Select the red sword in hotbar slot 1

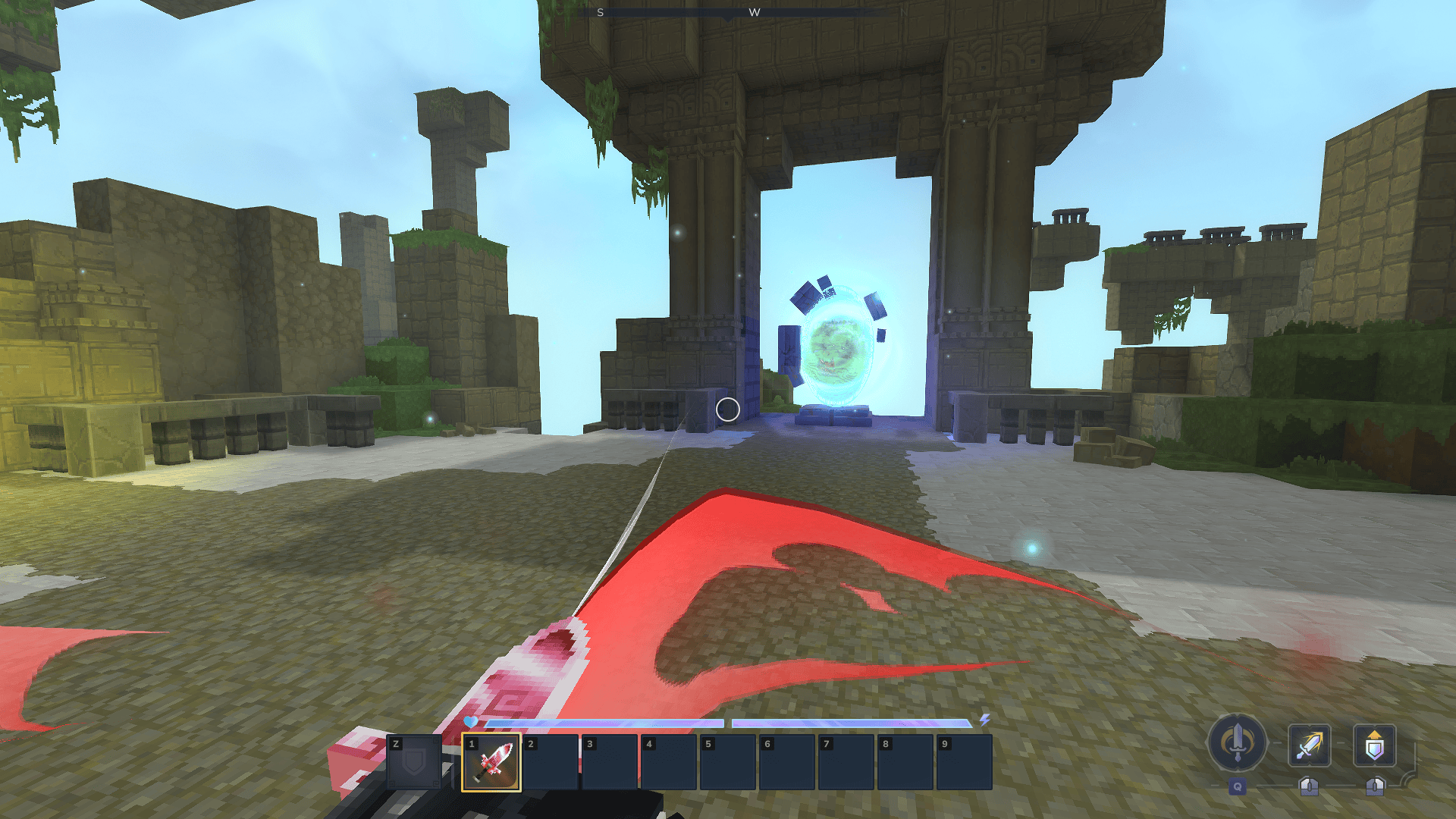(491, 762)
